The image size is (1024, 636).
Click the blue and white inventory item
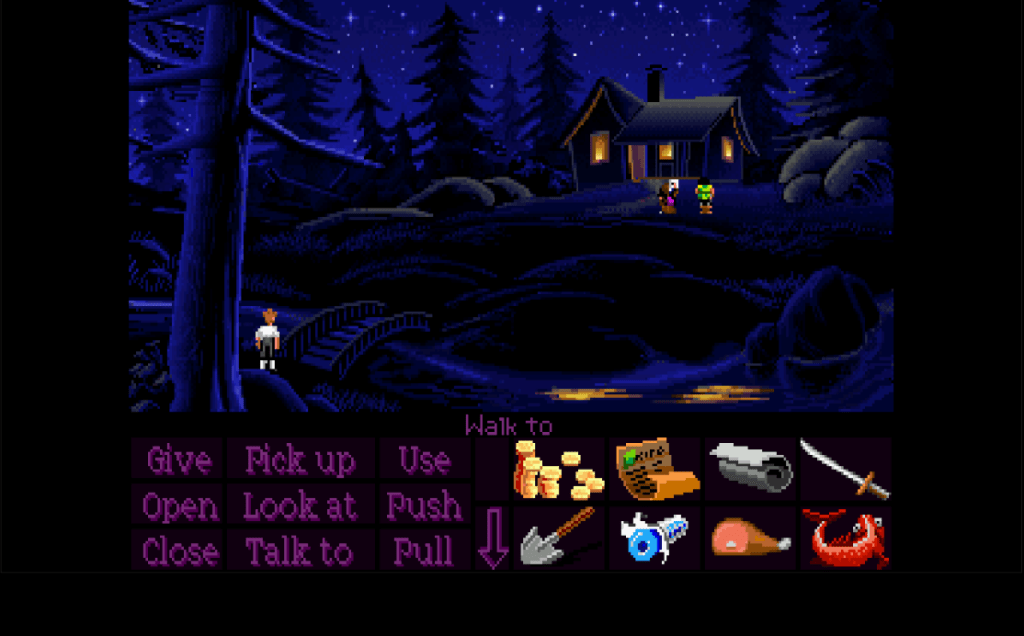tap(654, 538)
